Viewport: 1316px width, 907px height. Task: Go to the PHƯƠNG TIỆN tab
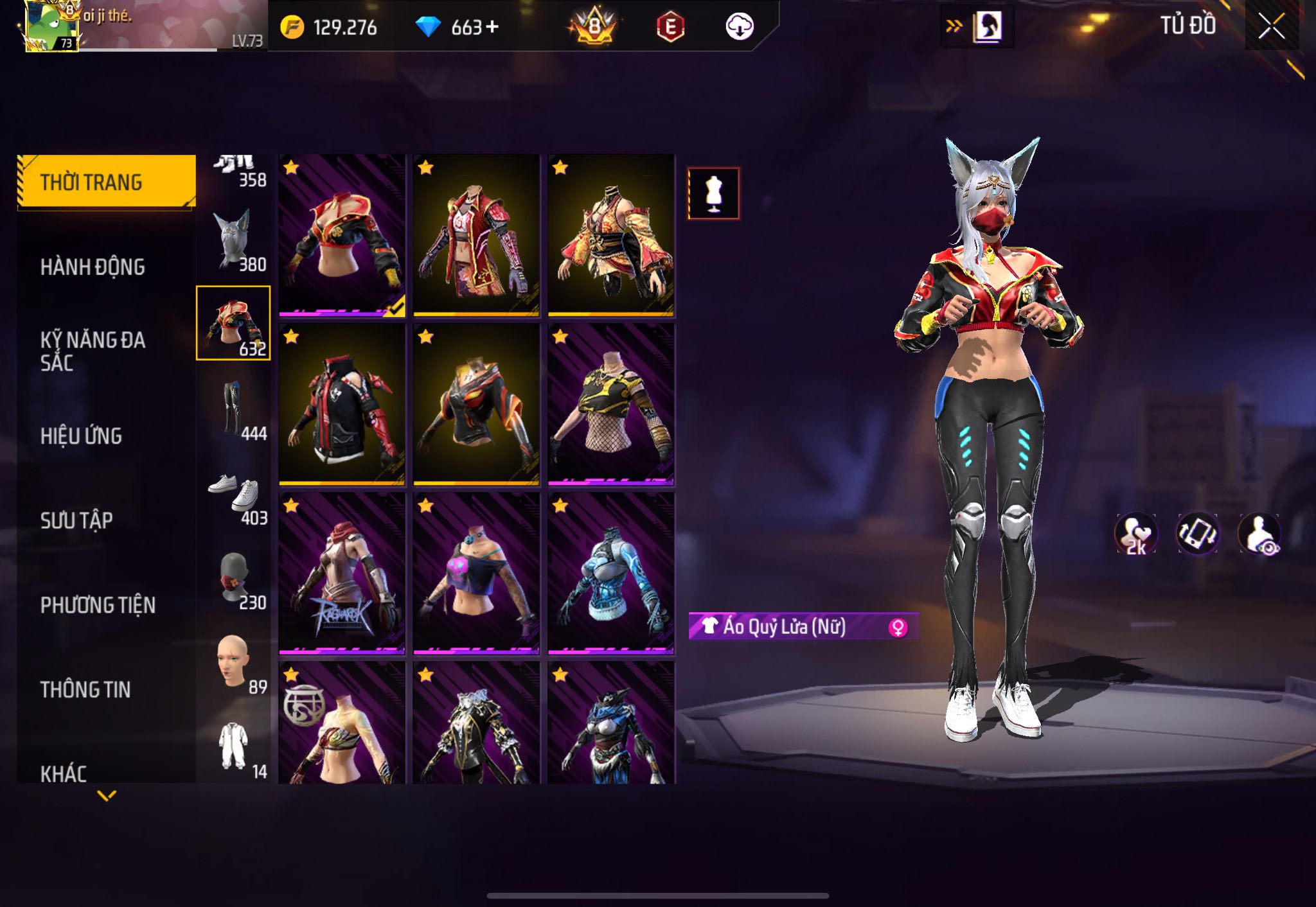(98, 605)
